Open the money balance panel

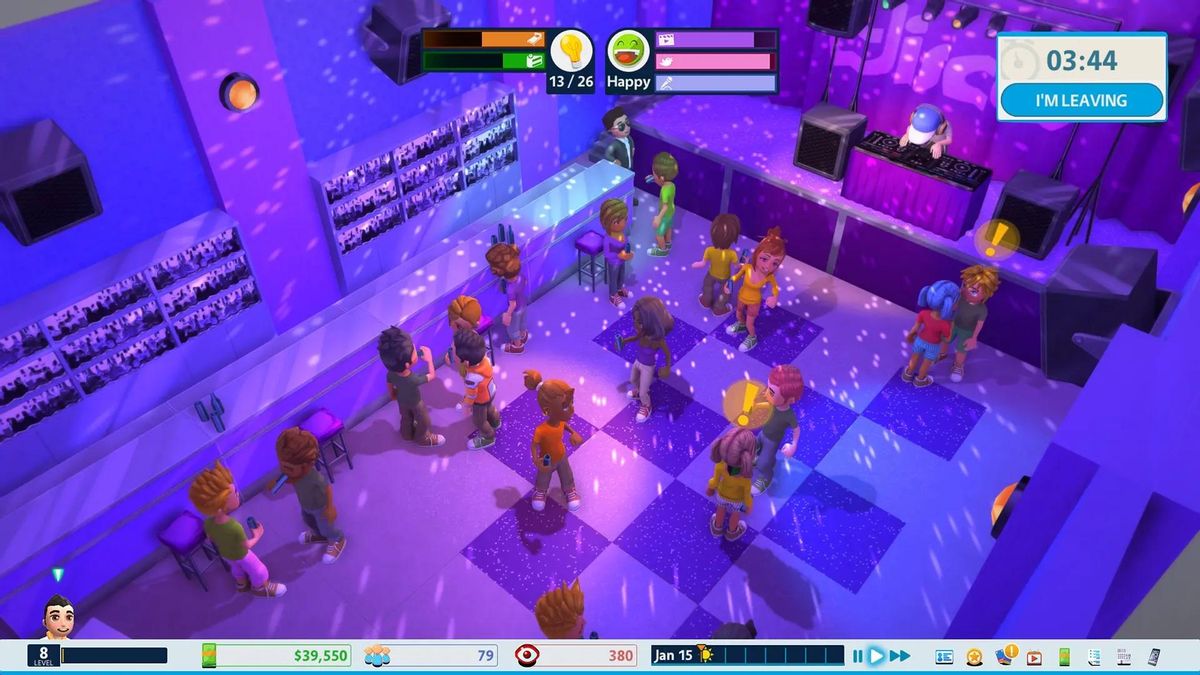coord(277,656)
